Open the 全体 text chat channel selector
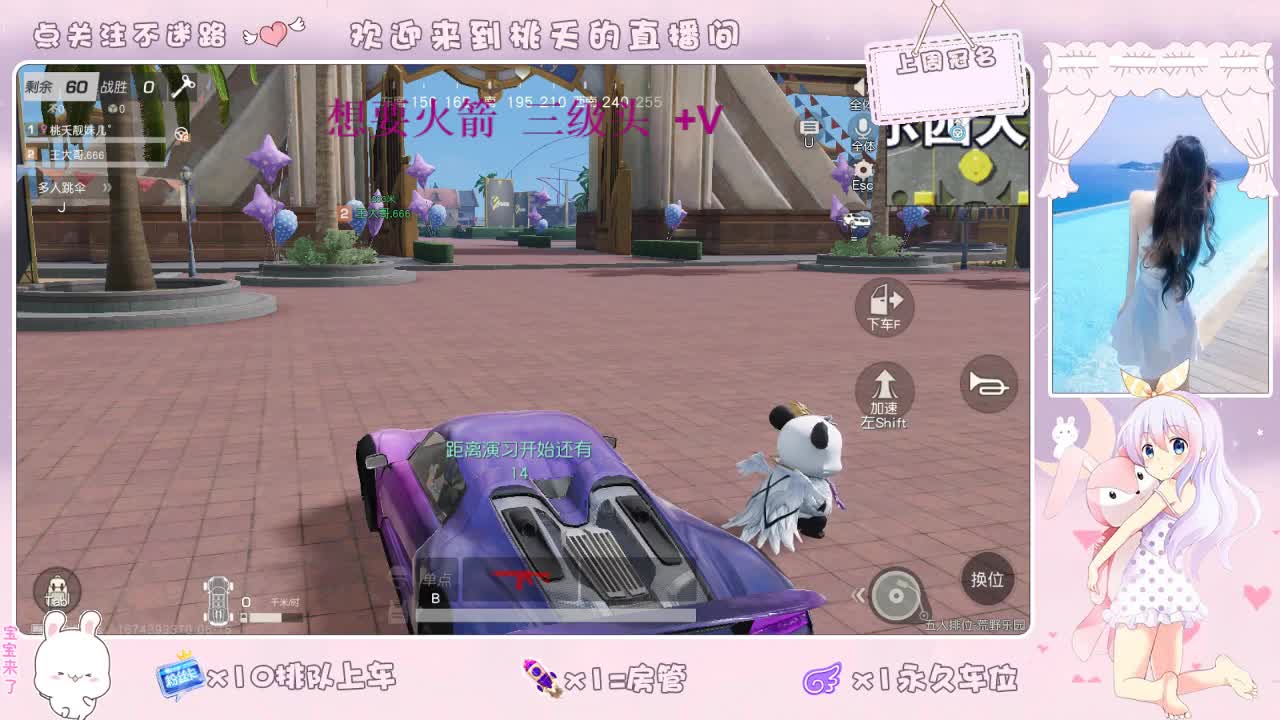This screenshot has height=720, width=1280. (857, 105)
